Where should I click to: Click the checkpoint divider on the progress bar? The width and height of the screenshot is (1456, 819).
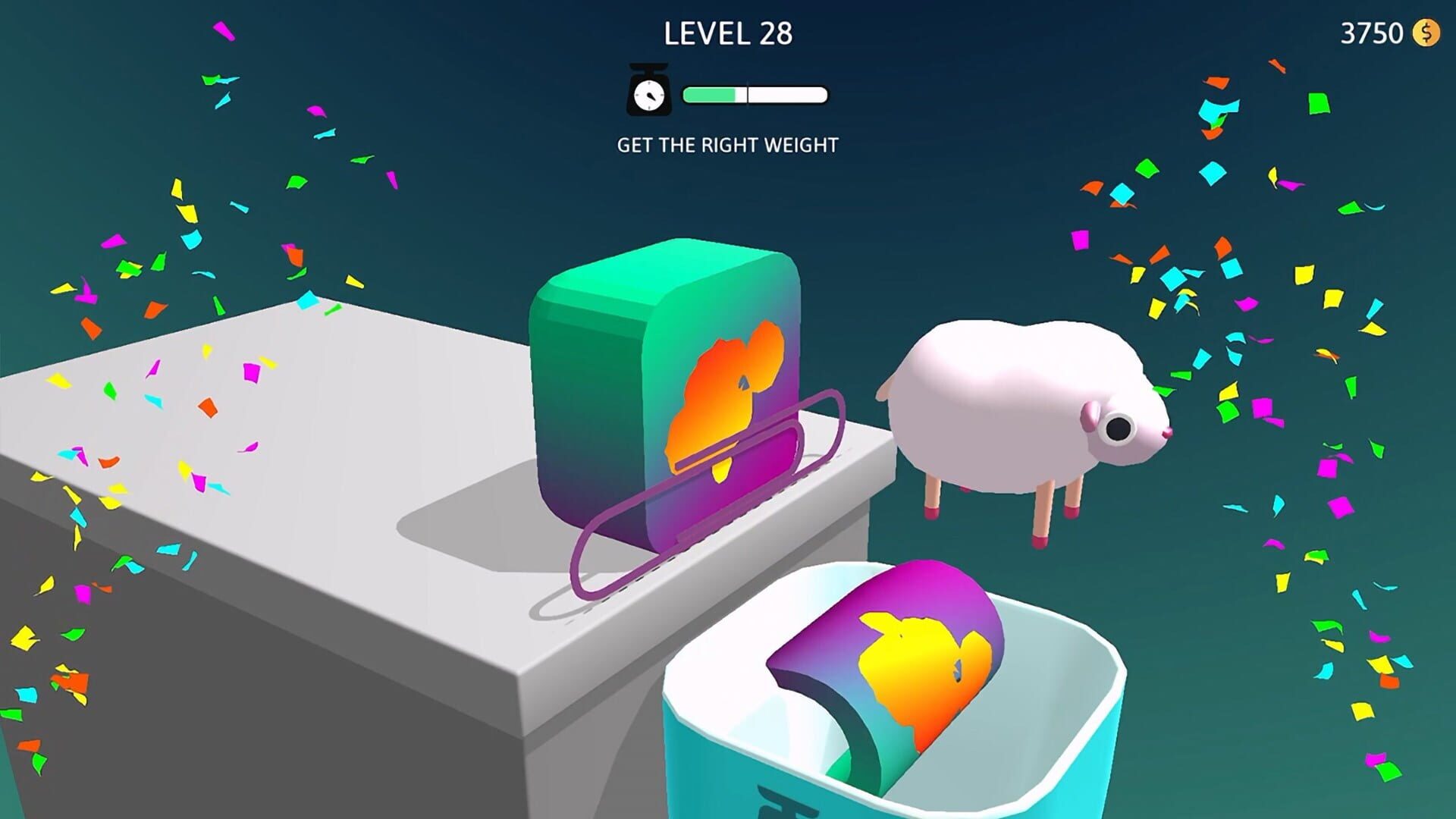(x=748, y=94)
